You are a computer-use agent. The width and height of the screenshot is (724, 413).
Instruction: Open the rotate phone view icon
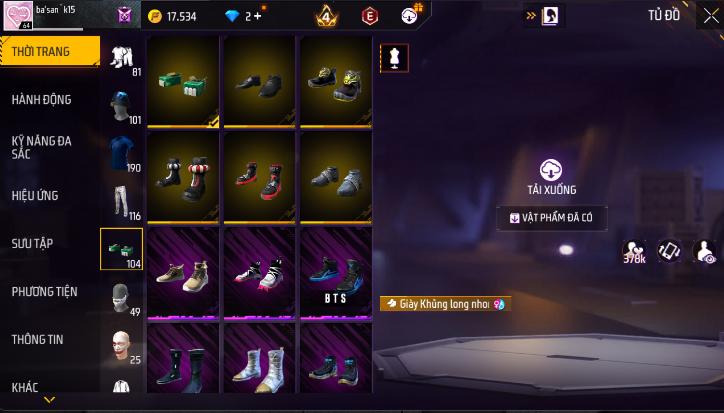[x=668, y=252]
